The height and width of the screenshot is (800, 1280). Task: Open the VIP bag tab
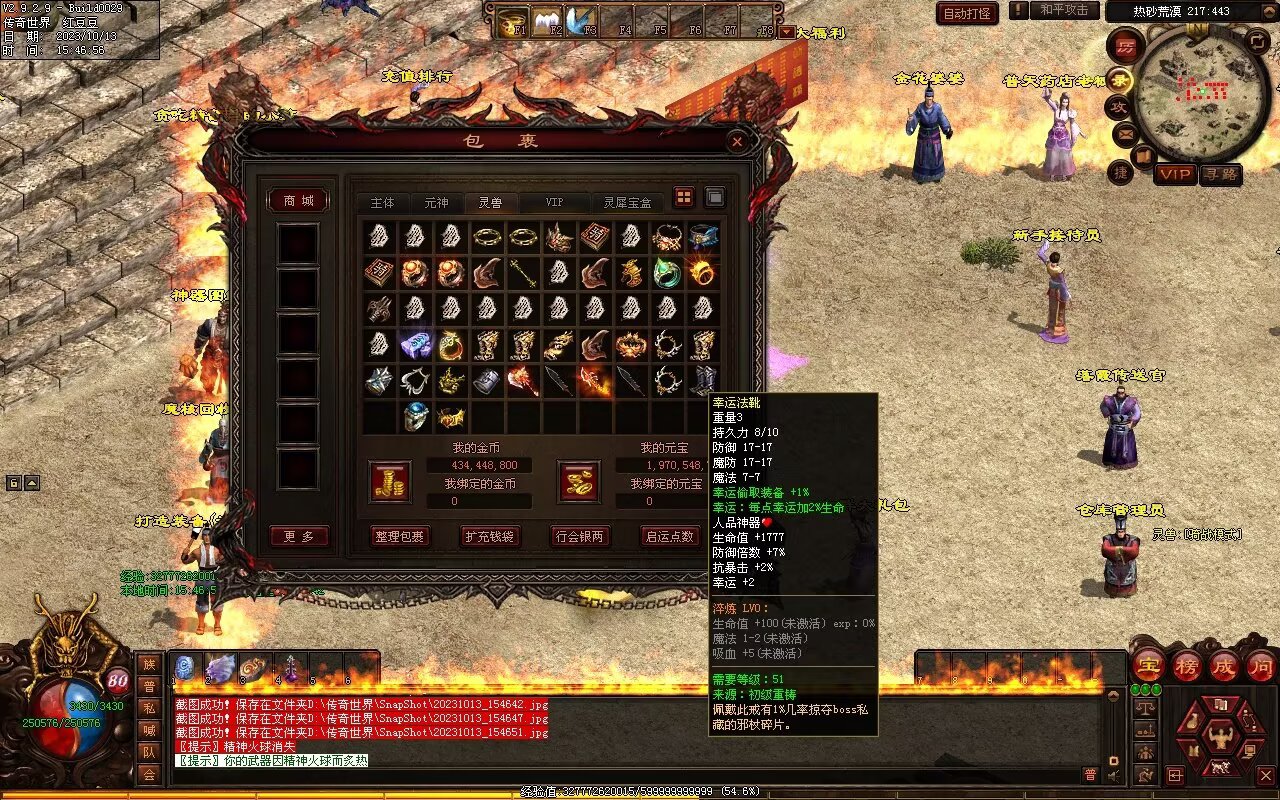tap(554, 202)
